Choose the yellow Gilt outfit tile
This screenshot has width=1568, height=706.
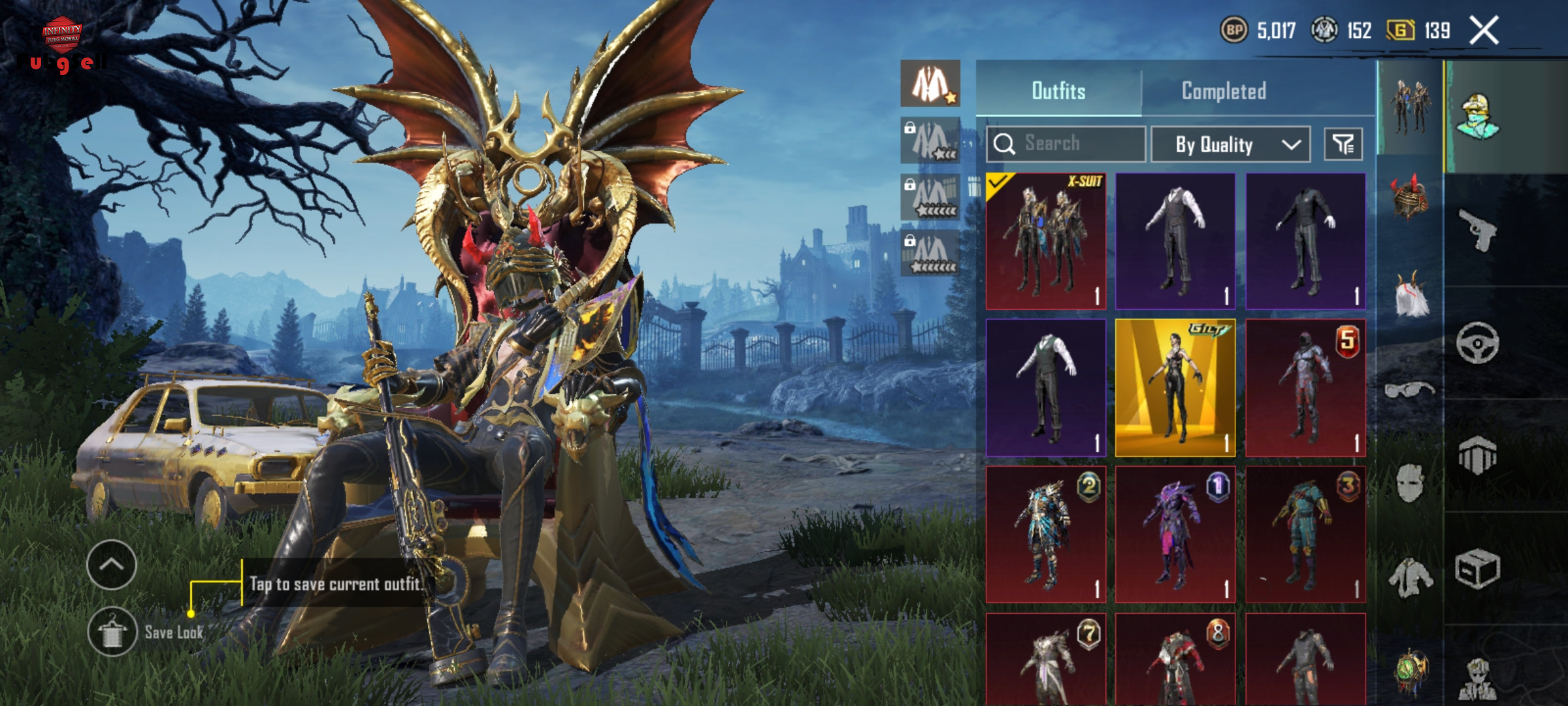click(1175, 388)
